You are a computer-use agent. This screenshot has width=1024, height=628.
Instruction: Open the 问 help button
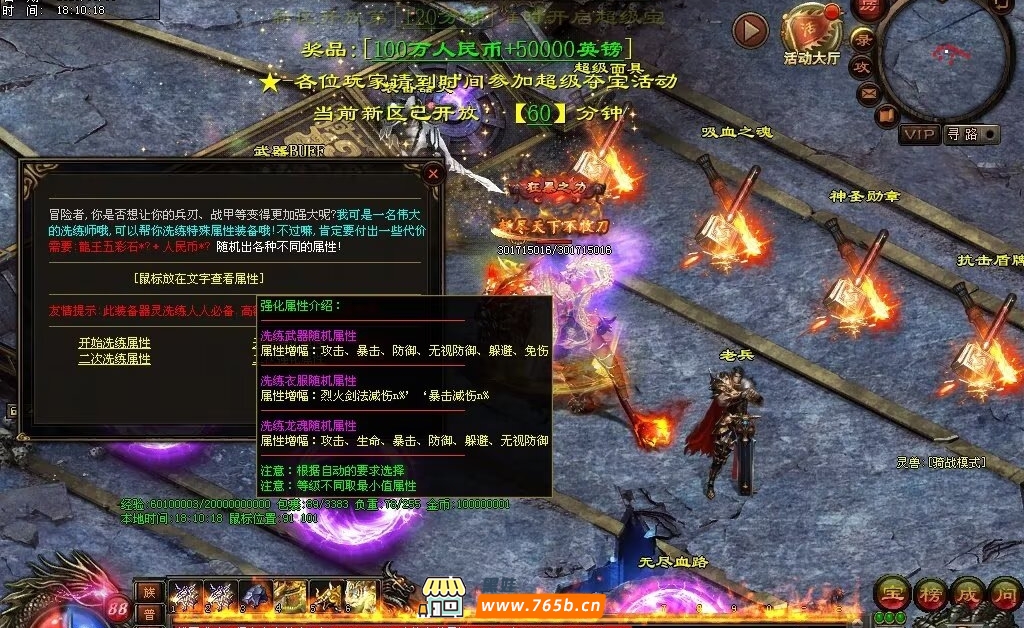click(x=1004, y=594)
